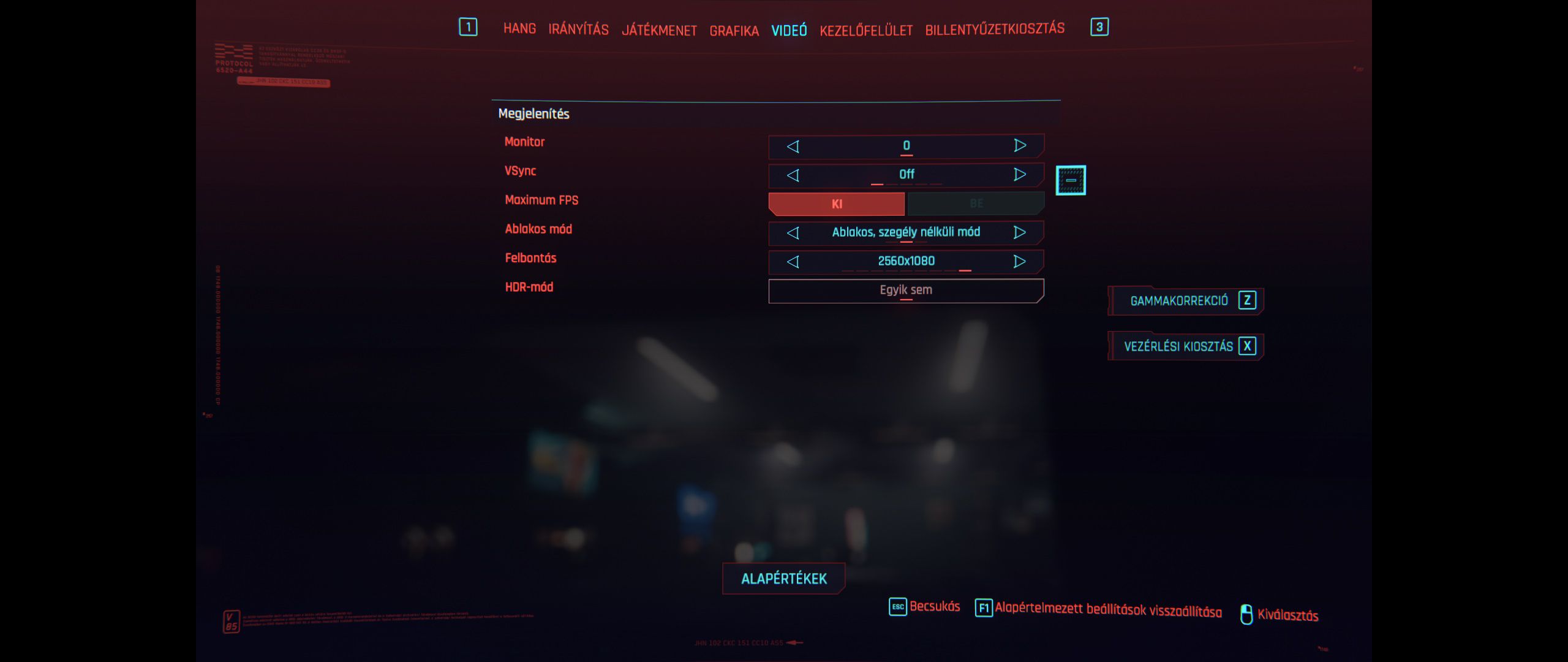Click the F1 key icon
Screen dimensions: 1568x662
click(x=984, y=607)
